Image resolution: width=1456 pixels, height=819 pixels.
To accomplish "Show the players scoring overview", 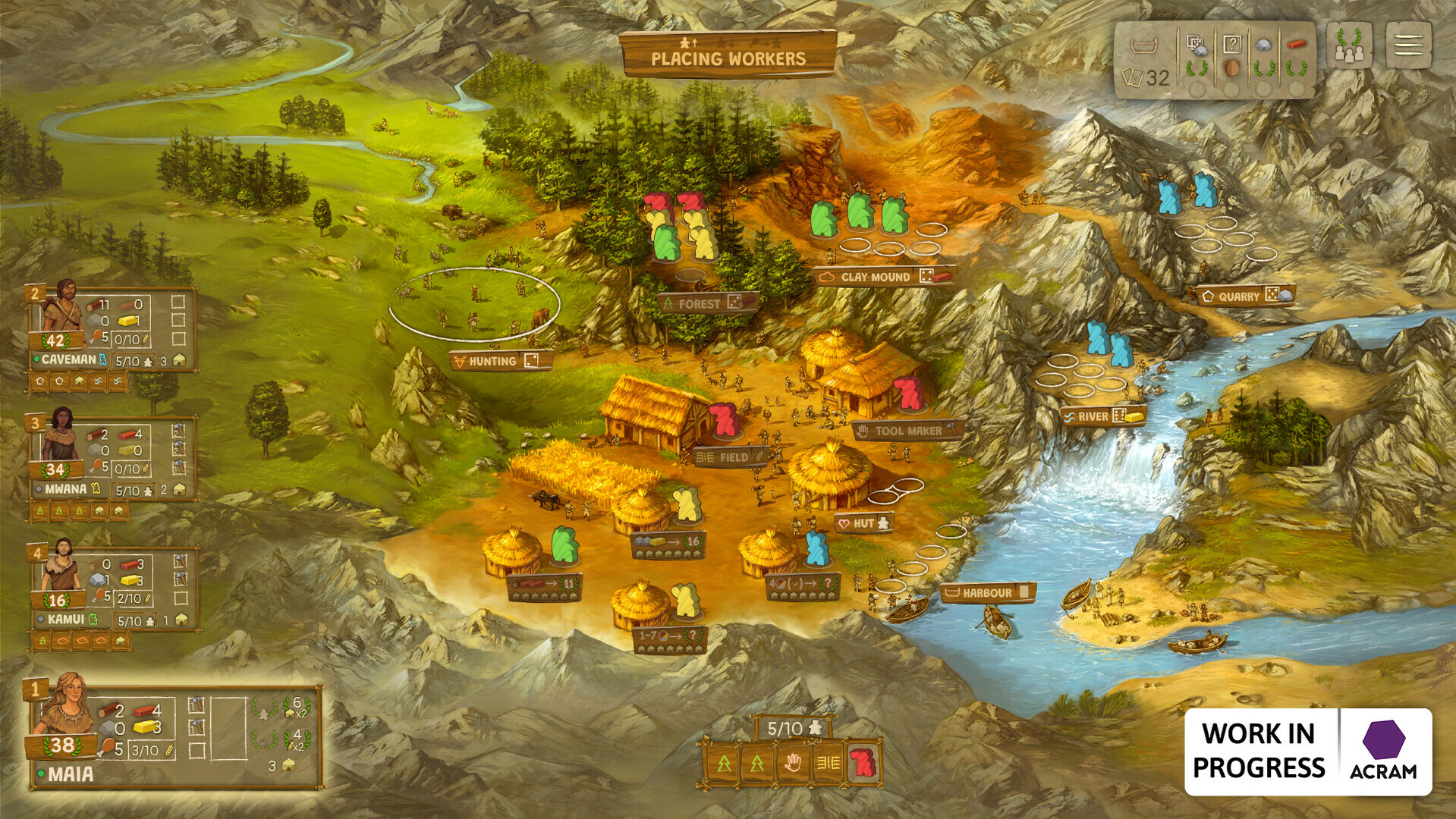I will pyautogui.click(x=1348, y=45).
